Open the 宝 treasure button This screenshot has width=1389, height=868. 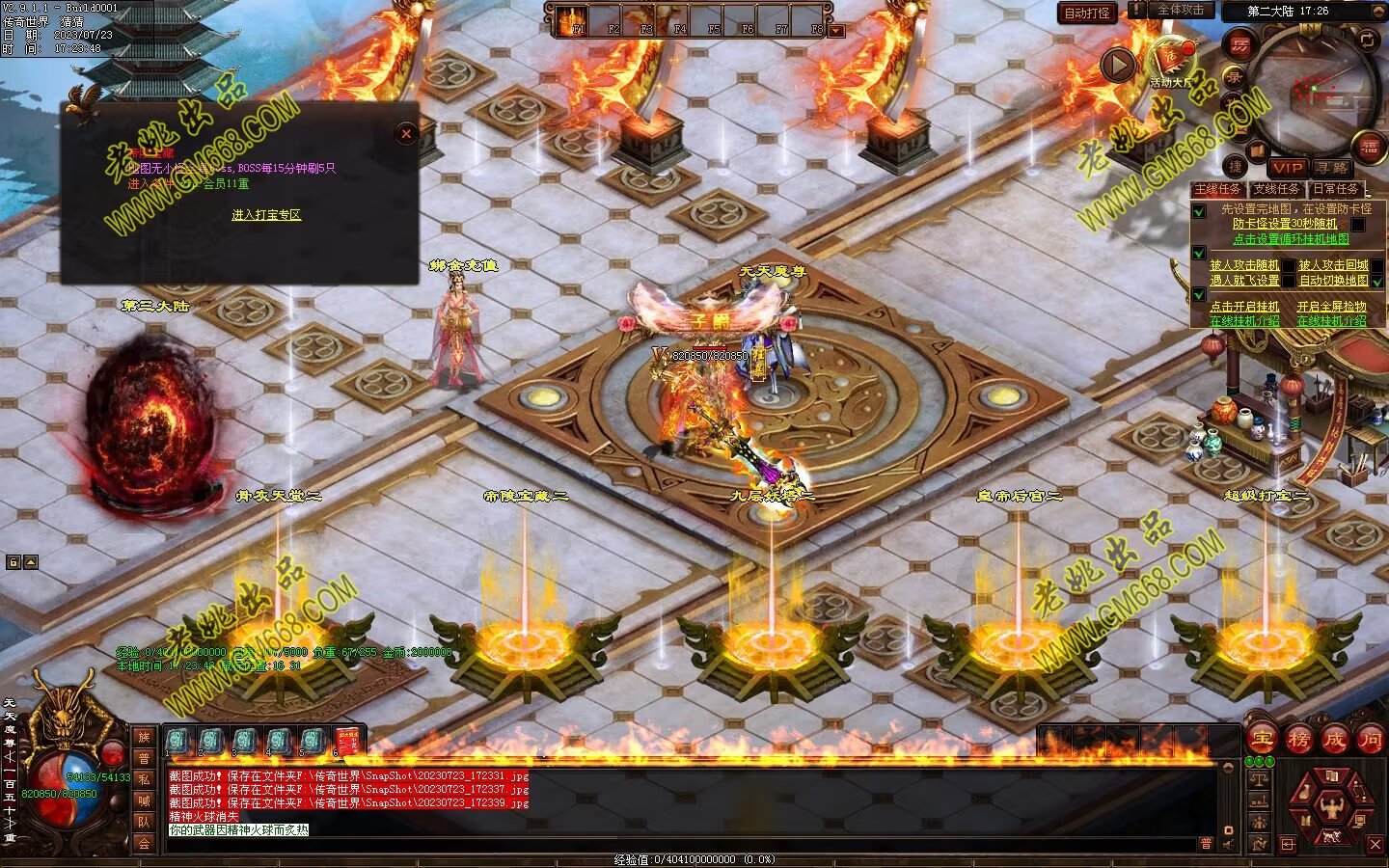(1263, 740)
